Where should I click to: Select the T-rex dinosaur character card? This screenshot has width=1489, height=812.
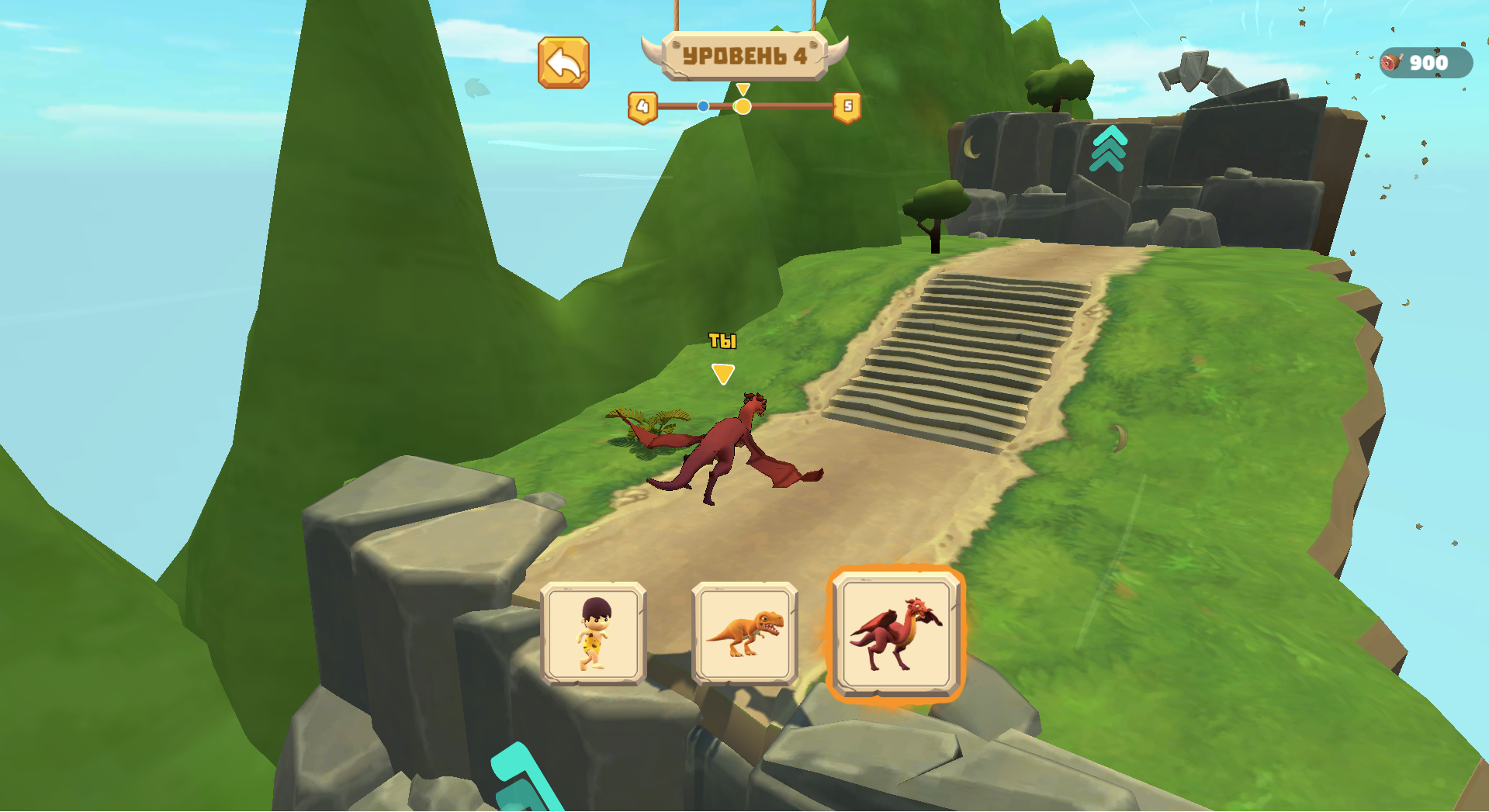(x=746, y=634)
